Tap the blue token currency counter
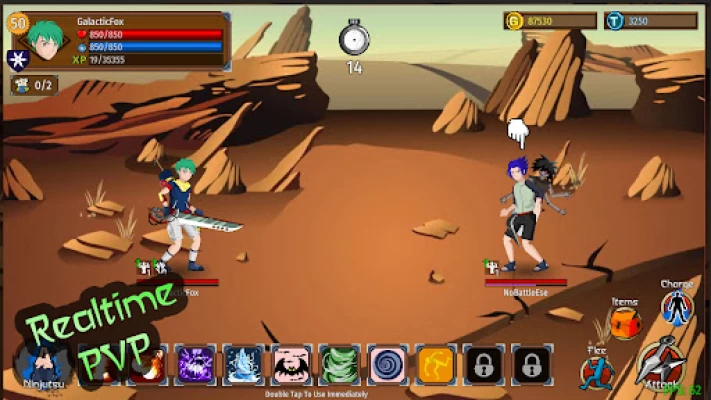 (x=651, y=20)
